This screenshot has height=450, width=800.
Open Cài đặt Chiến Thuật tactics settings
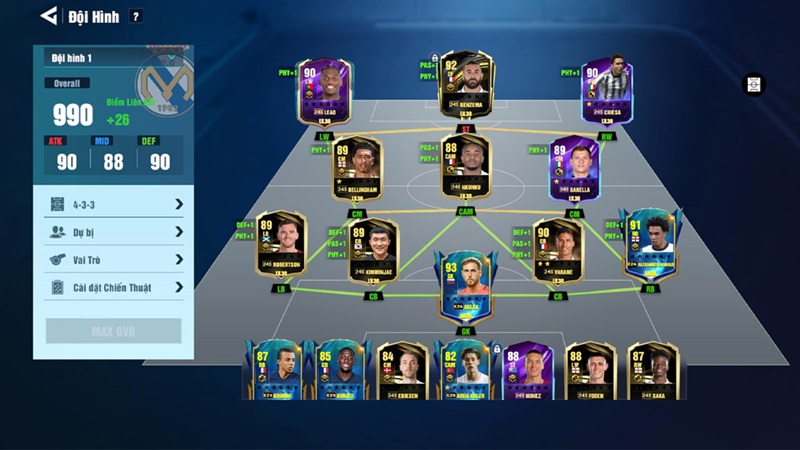(x=114, y=287)
